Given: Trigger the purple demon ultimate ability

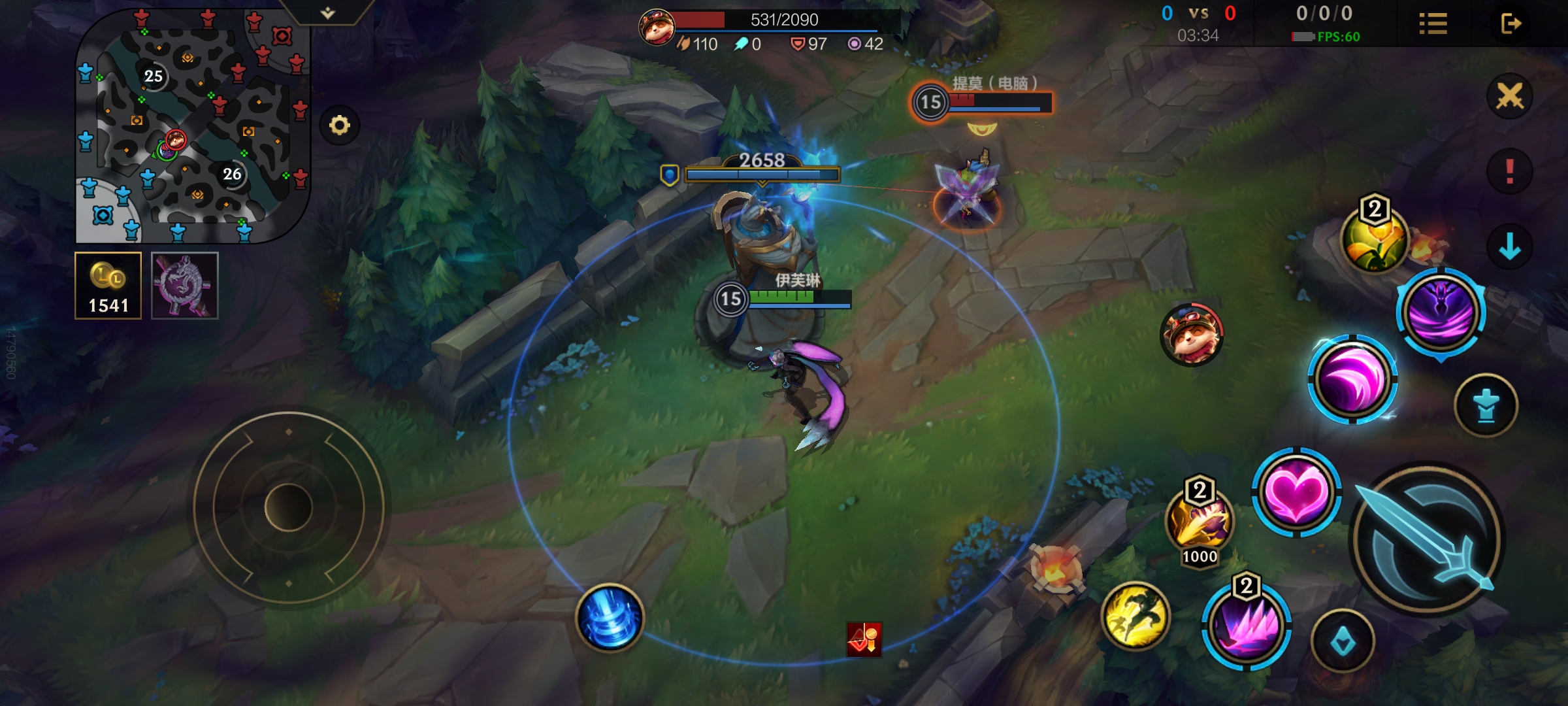Looking at the screenshot, I should coord(1441,312).
